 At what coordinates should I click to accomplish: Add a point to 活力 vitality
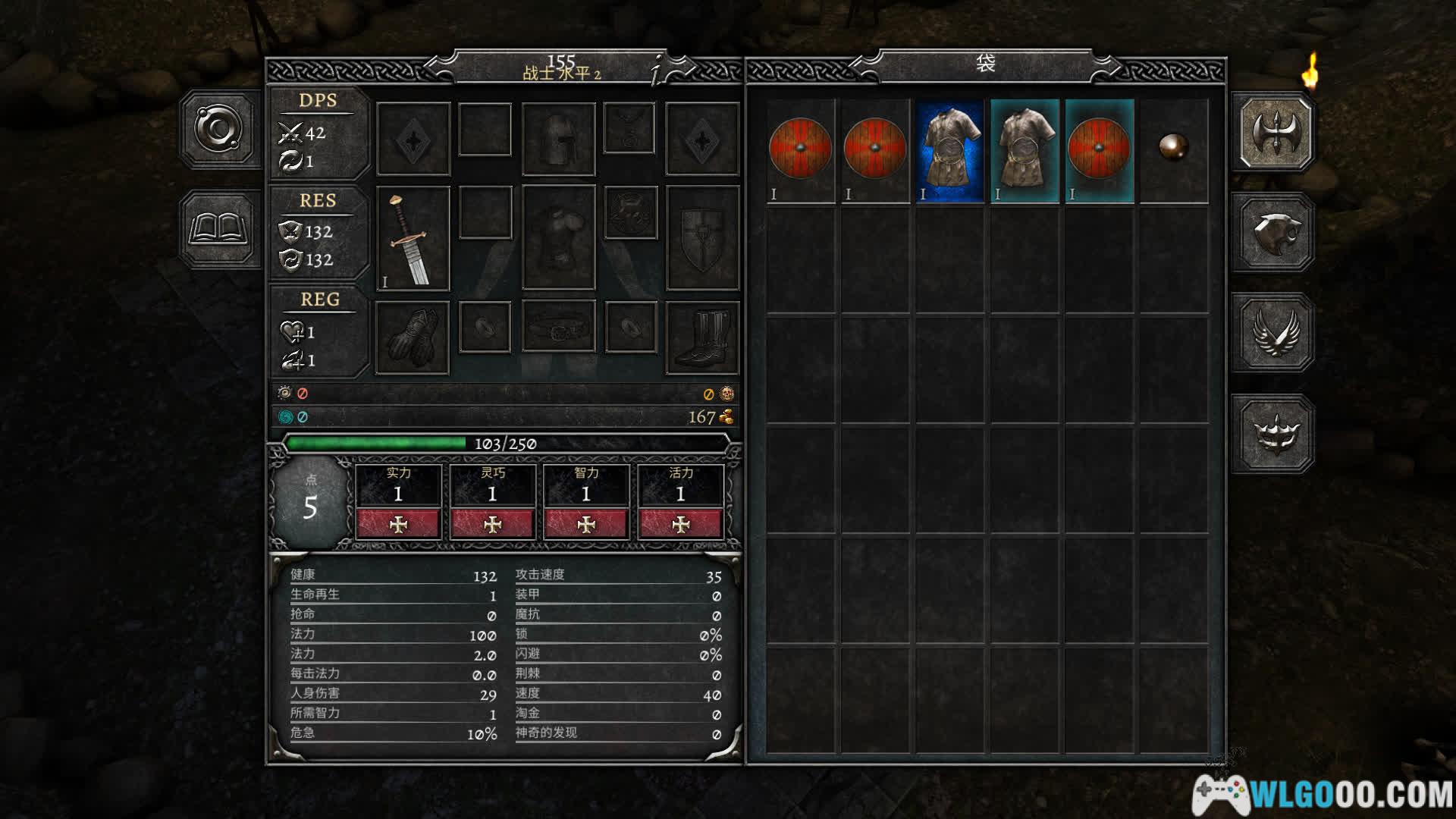(x=680, y=524)
